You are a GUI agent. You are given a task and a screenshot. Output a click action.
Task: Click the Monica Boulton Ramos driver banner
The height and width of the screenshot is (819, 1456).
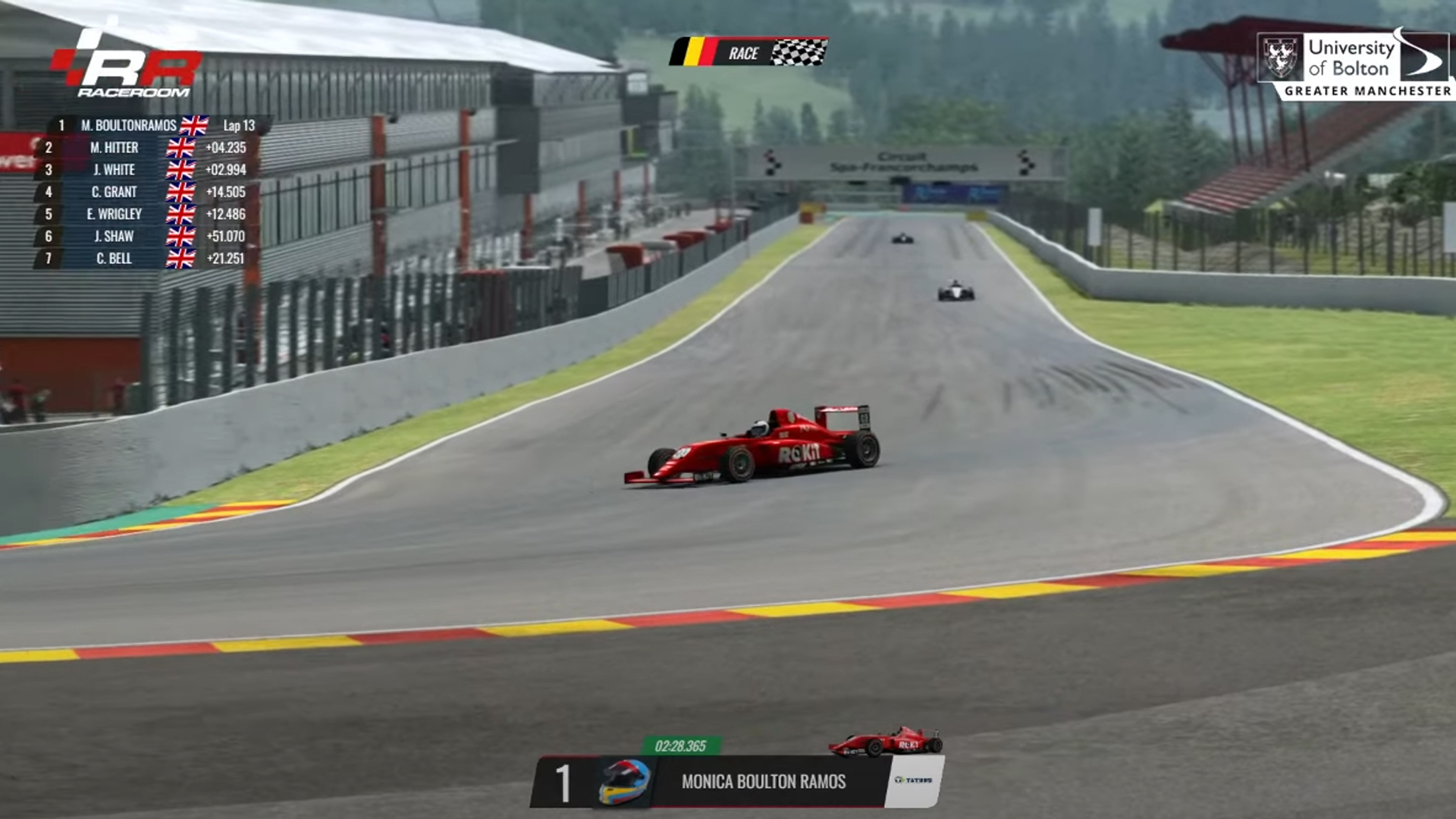pyautogui.click(x=762, y=781)
